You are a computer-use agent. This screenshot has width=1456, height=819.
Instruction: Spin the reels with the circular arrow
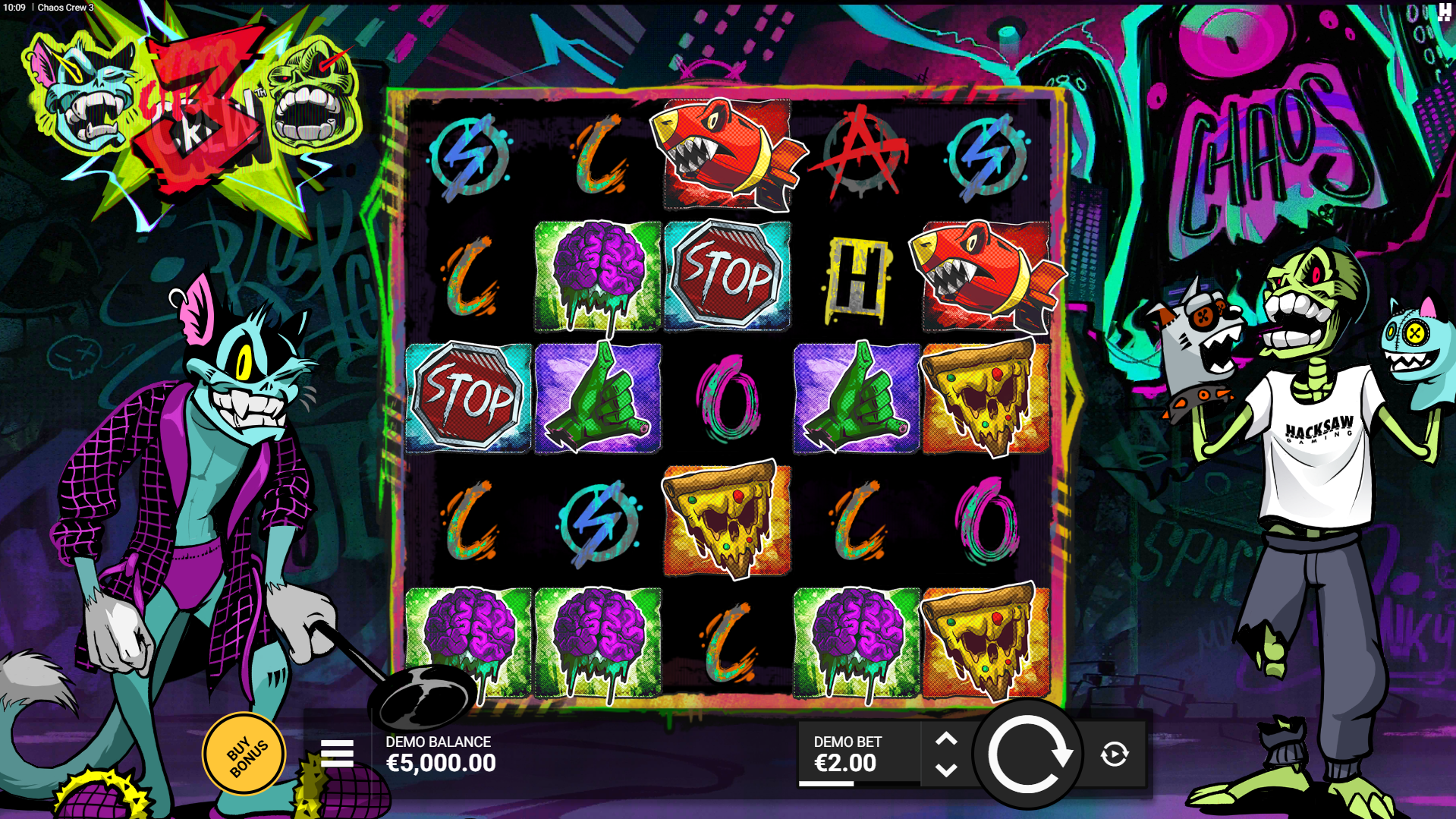[x=1028, y=754]
